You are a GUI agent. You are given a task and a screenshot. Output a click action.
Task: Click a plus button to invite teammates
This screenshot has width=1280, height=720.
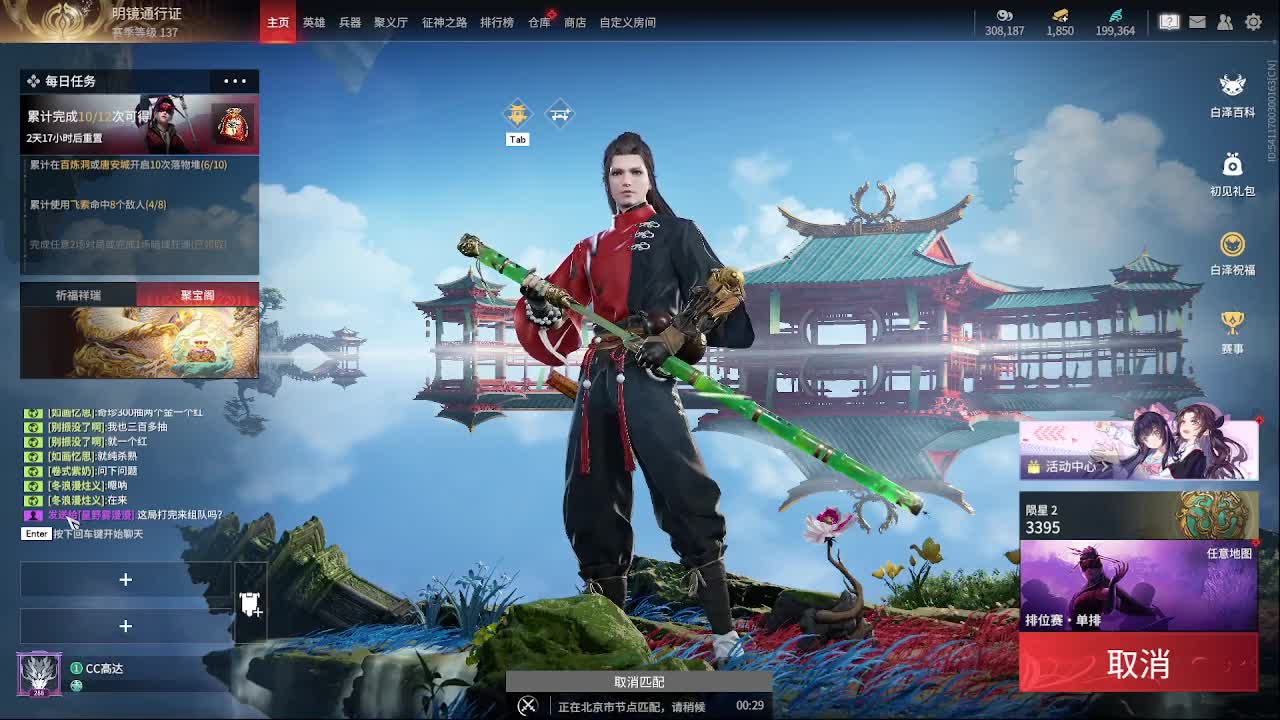[126, 580]
